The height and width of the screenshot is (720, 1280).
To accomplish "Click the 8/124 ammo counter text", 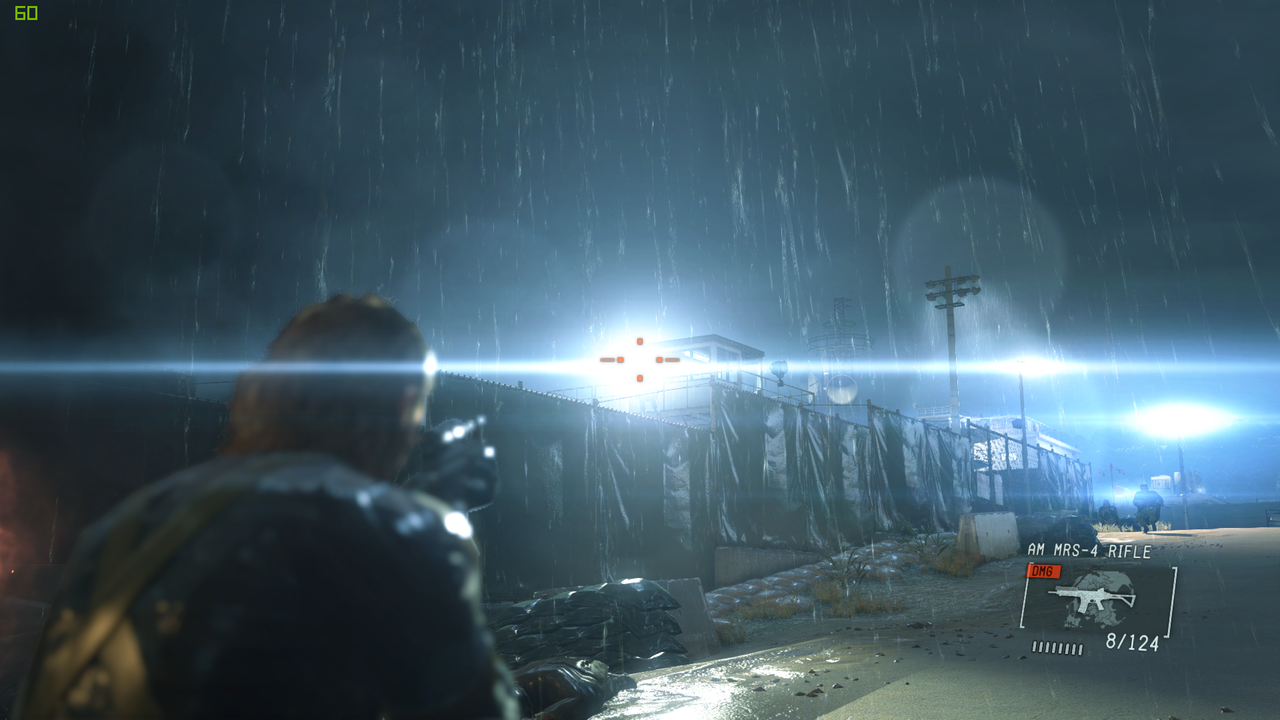I will (1133, 642).
